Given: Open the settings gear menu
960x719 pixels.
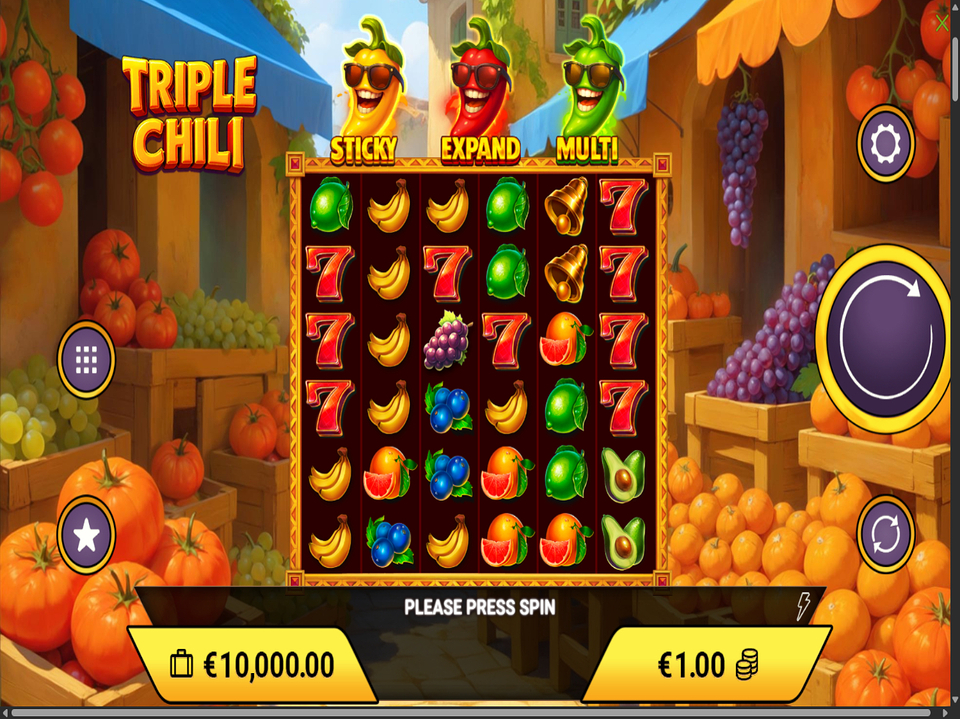Looking at the screenshot, I should click(886, 144).
